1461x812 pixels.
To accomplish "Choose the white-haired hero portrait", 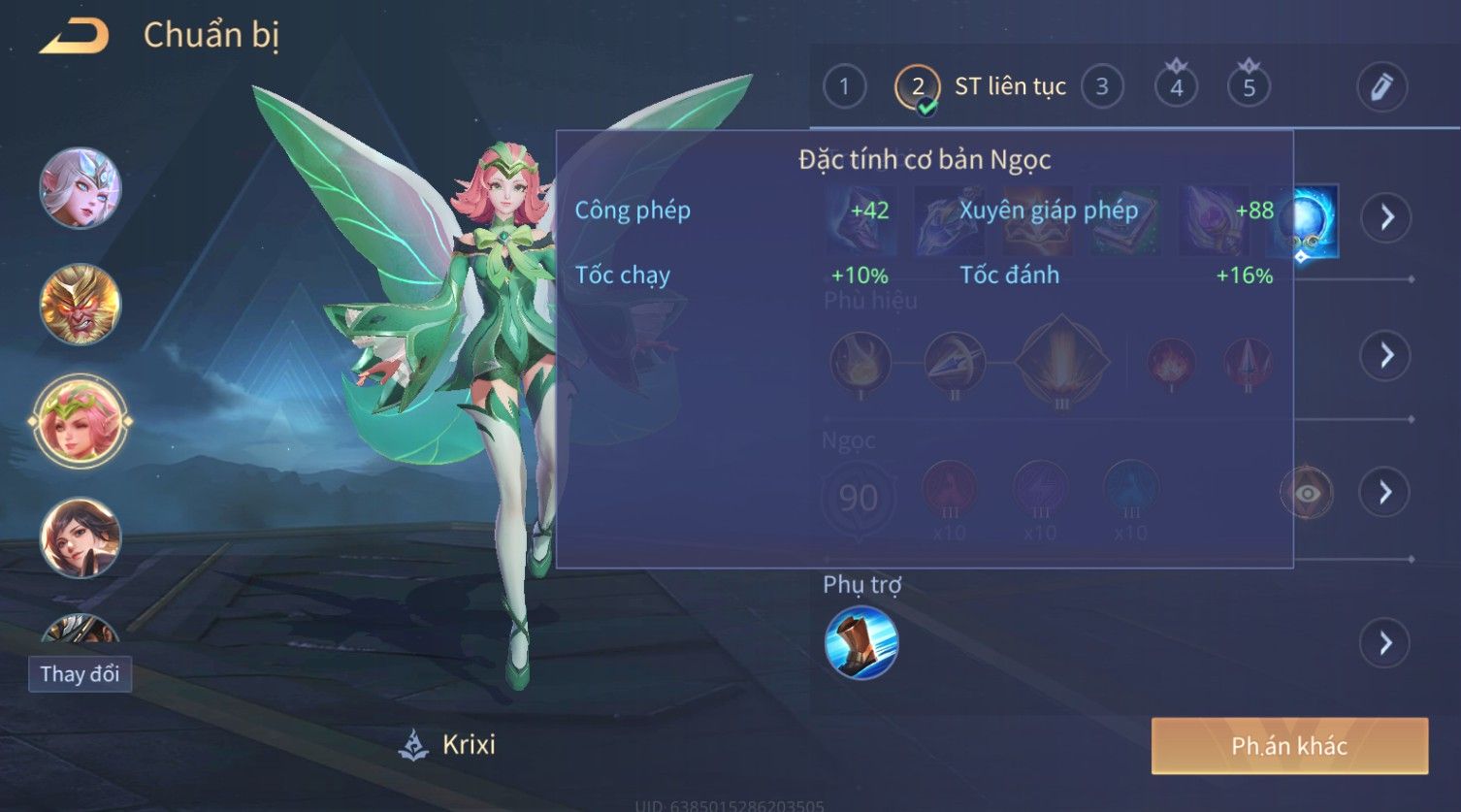I will point(80,188).
